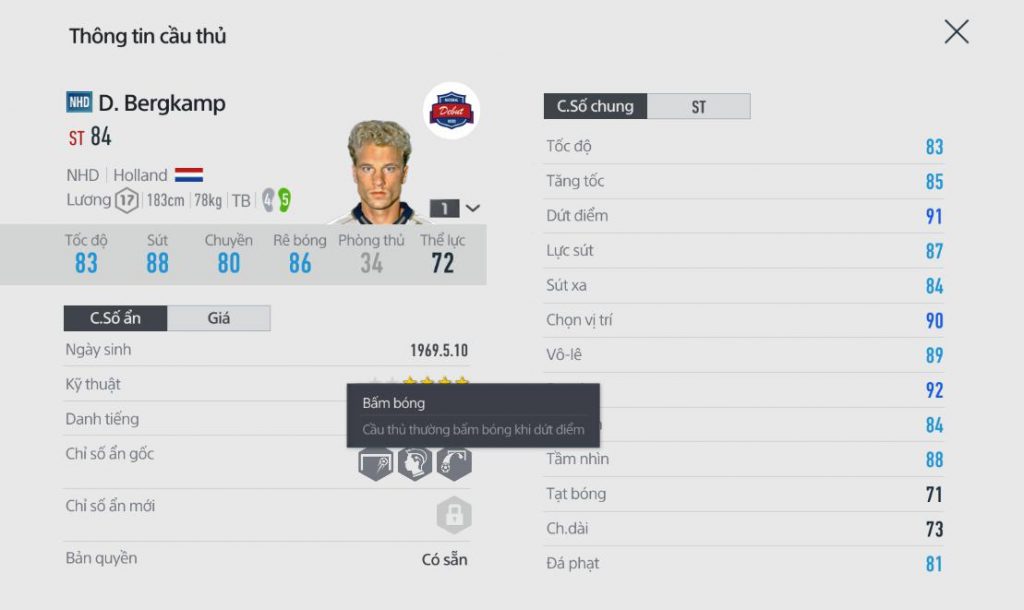The height and width of the screenshot is (610, 1024).
Task: Open the C.Số ẩn tab
Action: (x=116, y=318)
